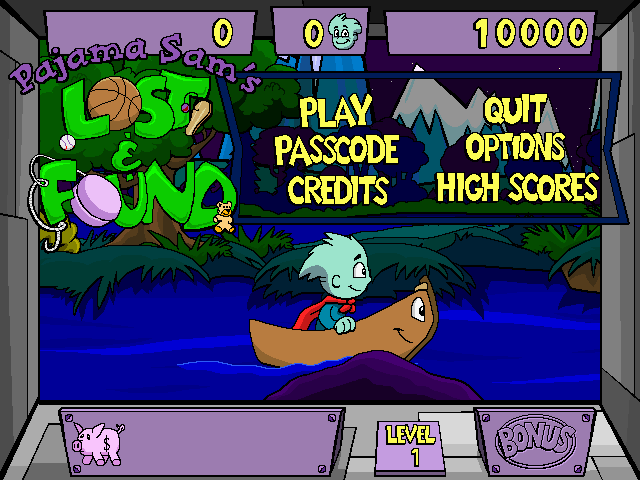
Task: Show the HIGH SCORES list
Action: pos(516,187)
